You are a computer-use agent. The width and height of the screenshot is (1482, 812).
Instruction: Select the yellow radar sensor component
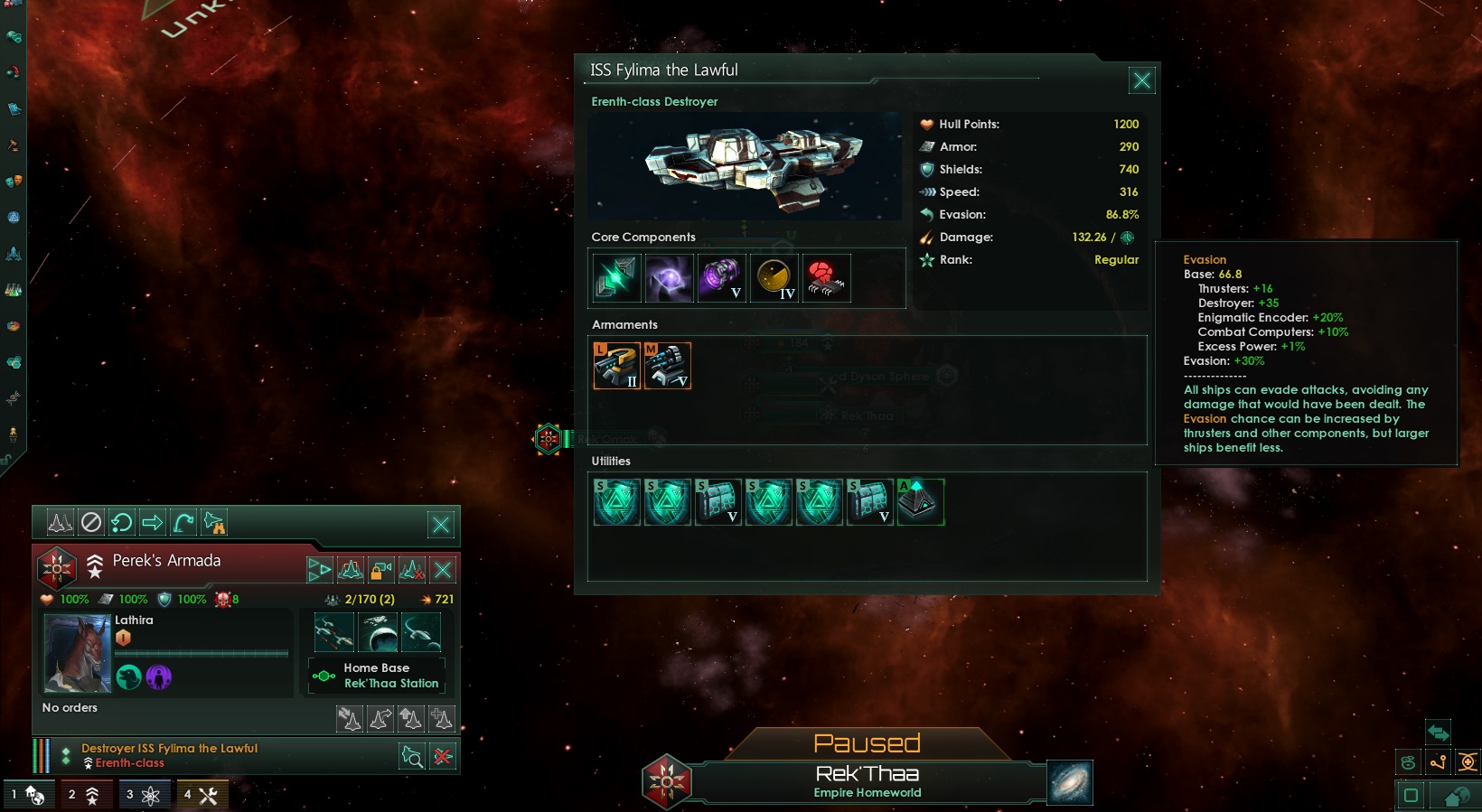[774, 277]
